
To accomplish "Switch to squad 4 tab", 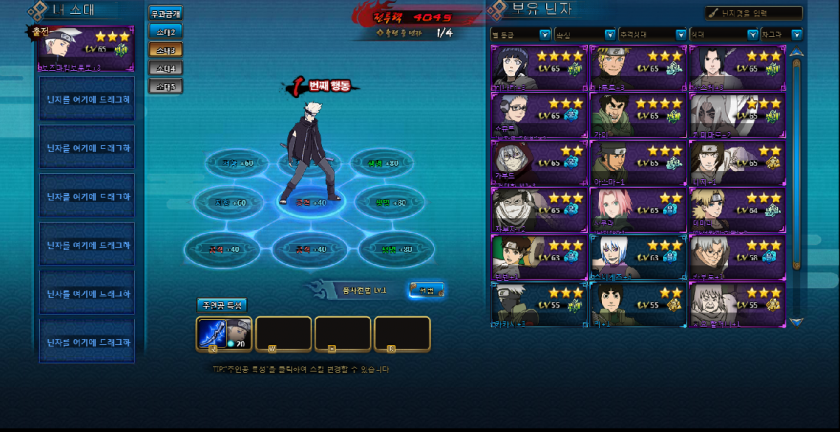I will 166,68.
